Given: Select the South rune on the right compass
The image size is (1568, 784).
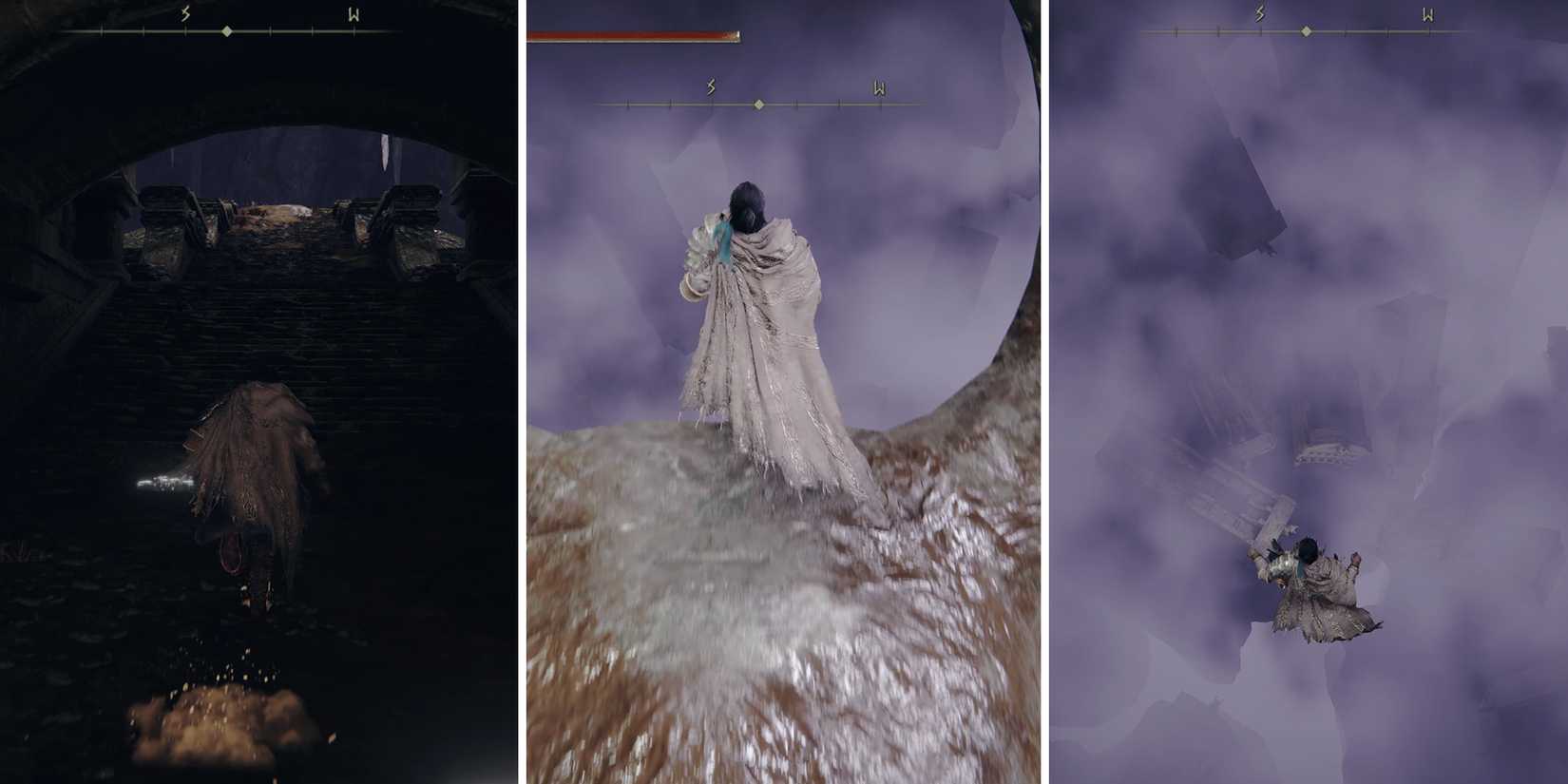Looking at the screenshot, I should click(1257, 11).
